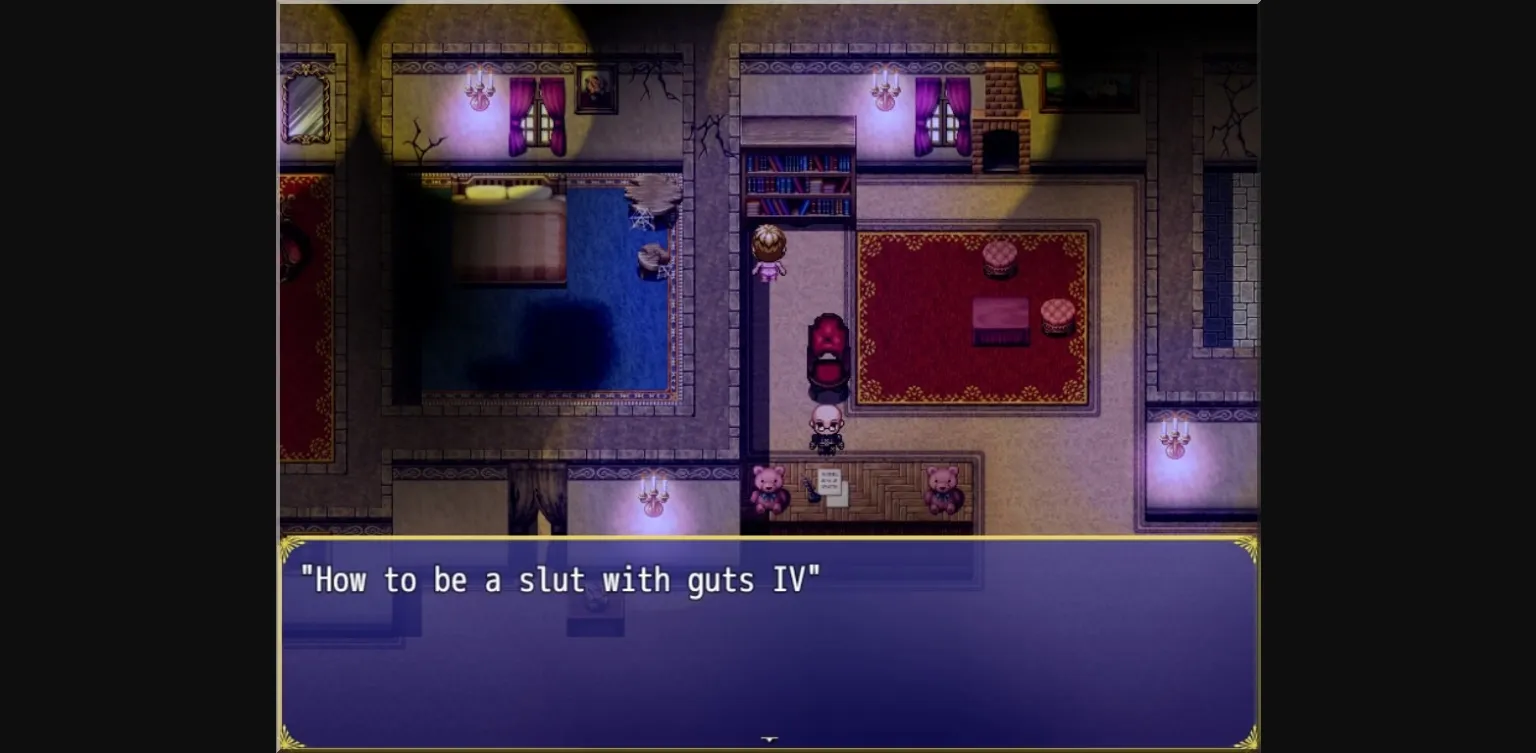Click the blonde NPC standing by the bookshelf
Image resolution: width=1536 pixels, height=753 pixels.
click(766, 255)
